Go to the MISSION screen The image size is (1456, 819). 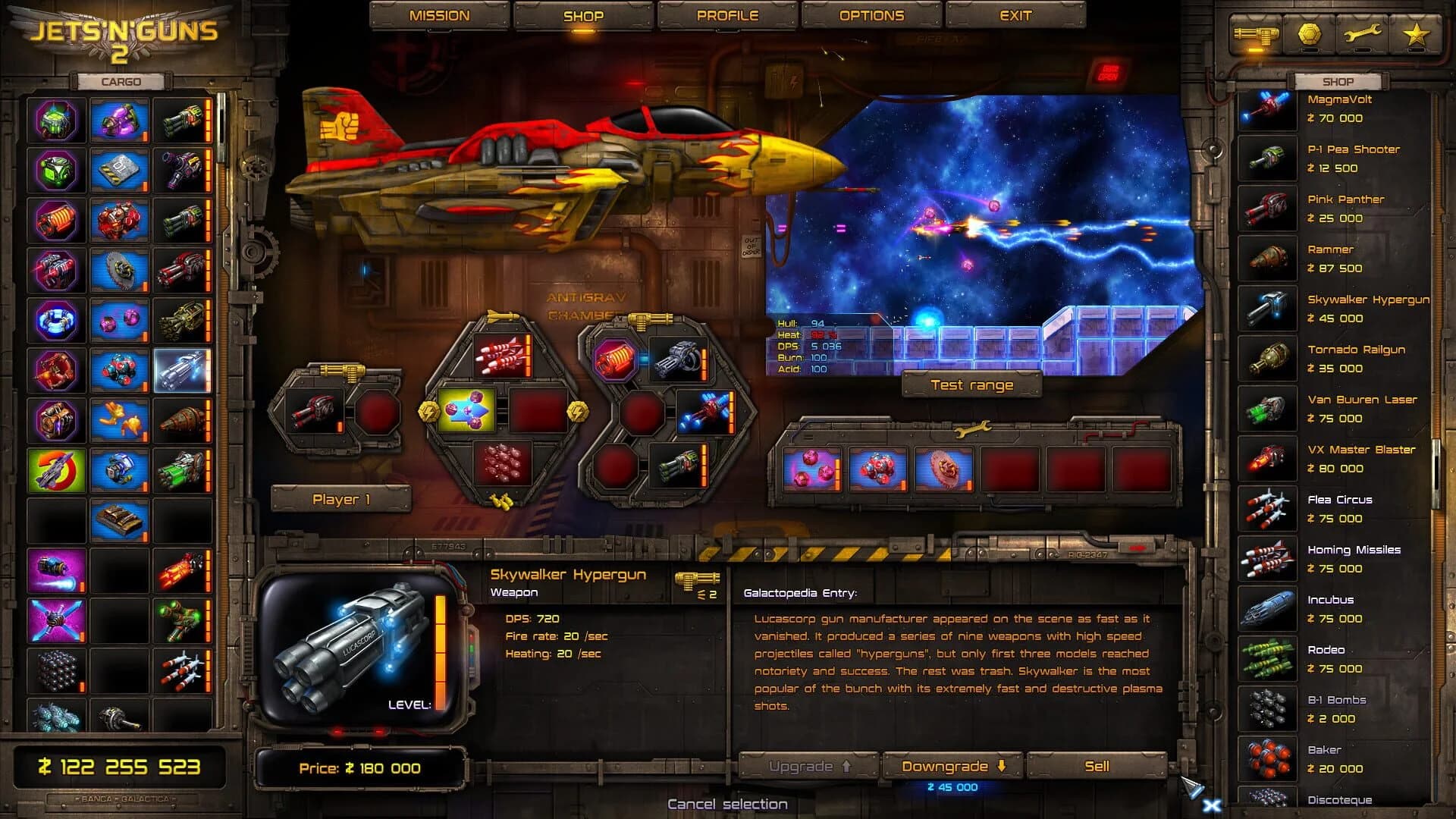pos(439,14)
